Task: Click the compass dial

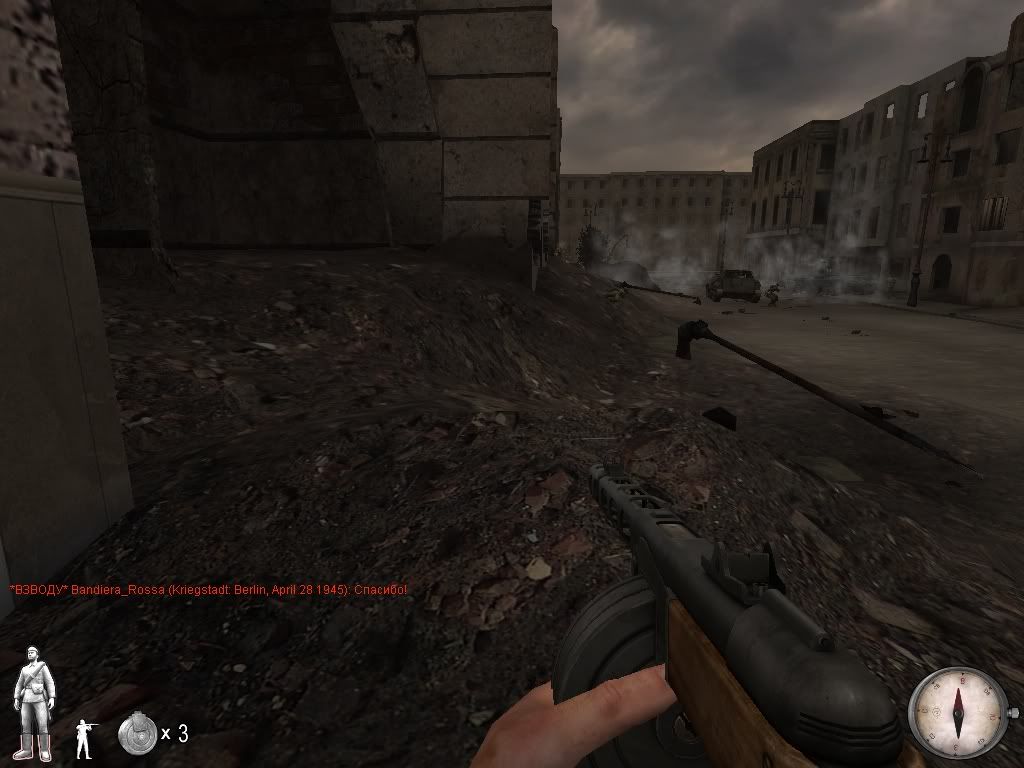Action: click(958, 709)
